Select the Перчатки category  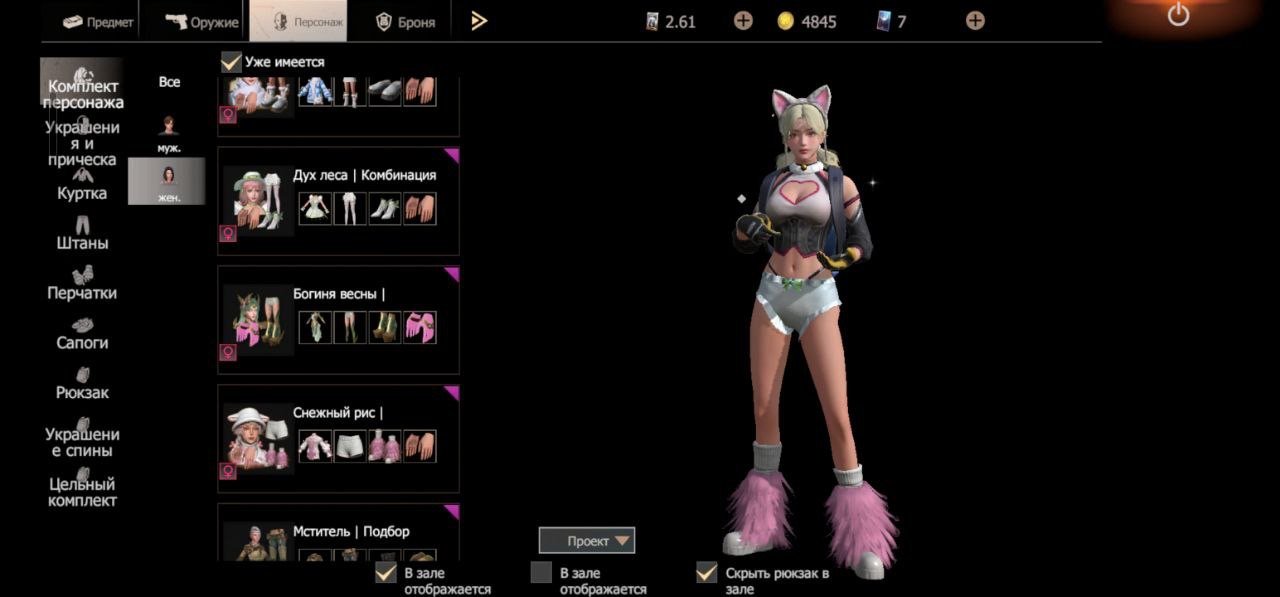point(82,283)
